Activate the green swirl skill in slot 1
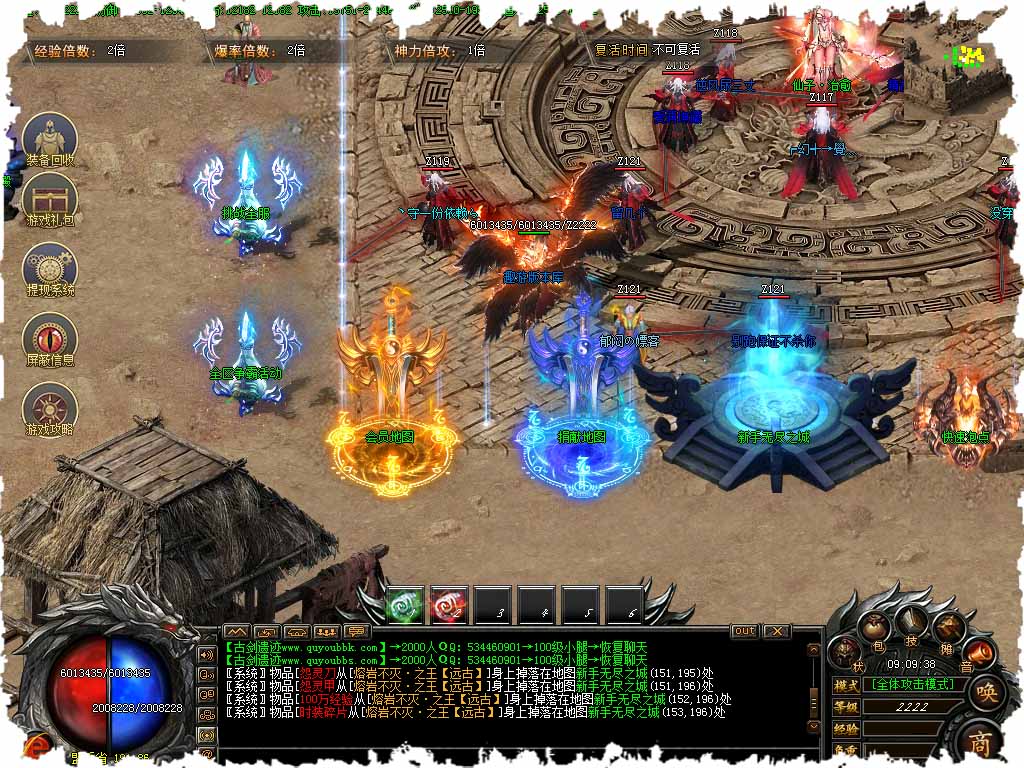Screen dimensions: 1024x768 (x=406, y=605)
